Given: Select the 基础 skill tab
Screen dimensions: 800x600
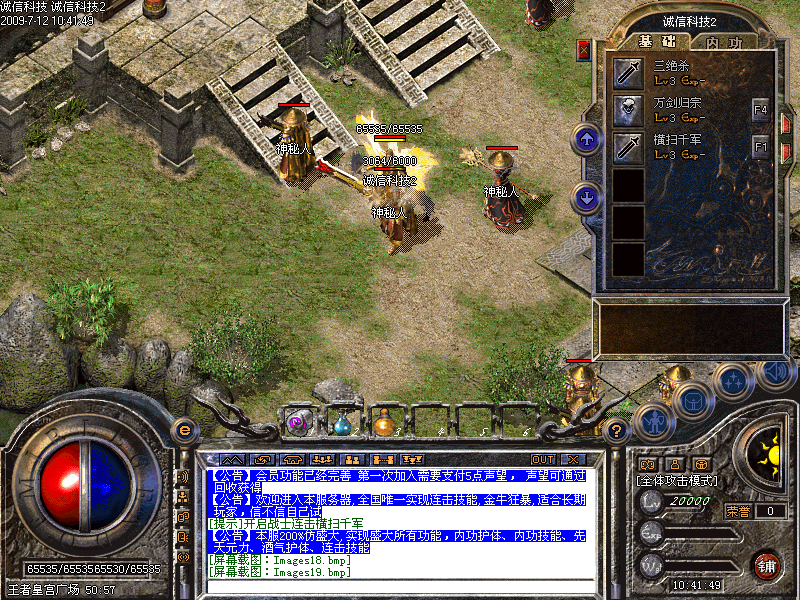Looking at the screenshot, I should click(658, 42).
